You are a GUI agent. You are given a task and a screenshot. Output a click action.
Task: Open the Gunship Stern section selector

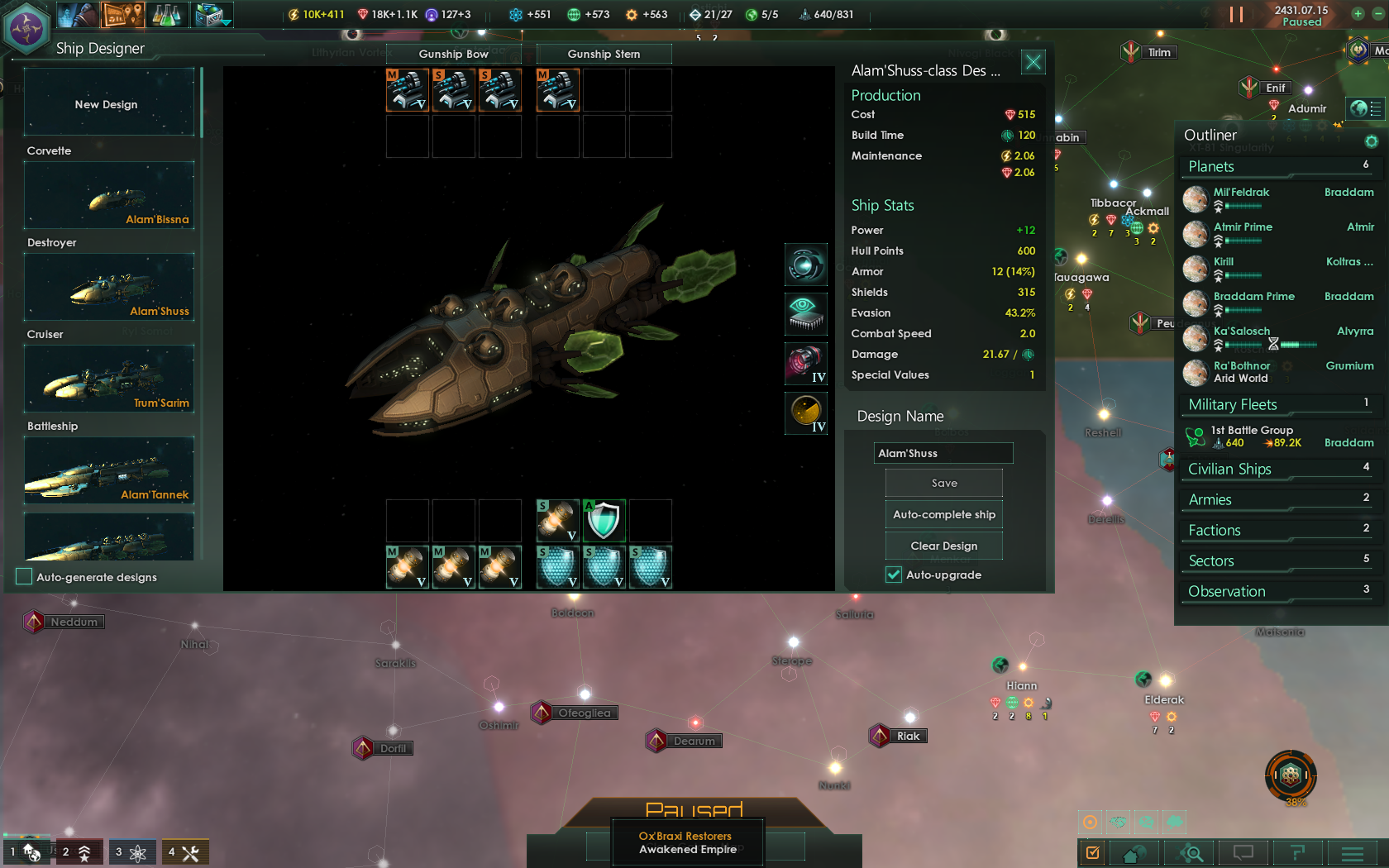click(x=604, y=54)
